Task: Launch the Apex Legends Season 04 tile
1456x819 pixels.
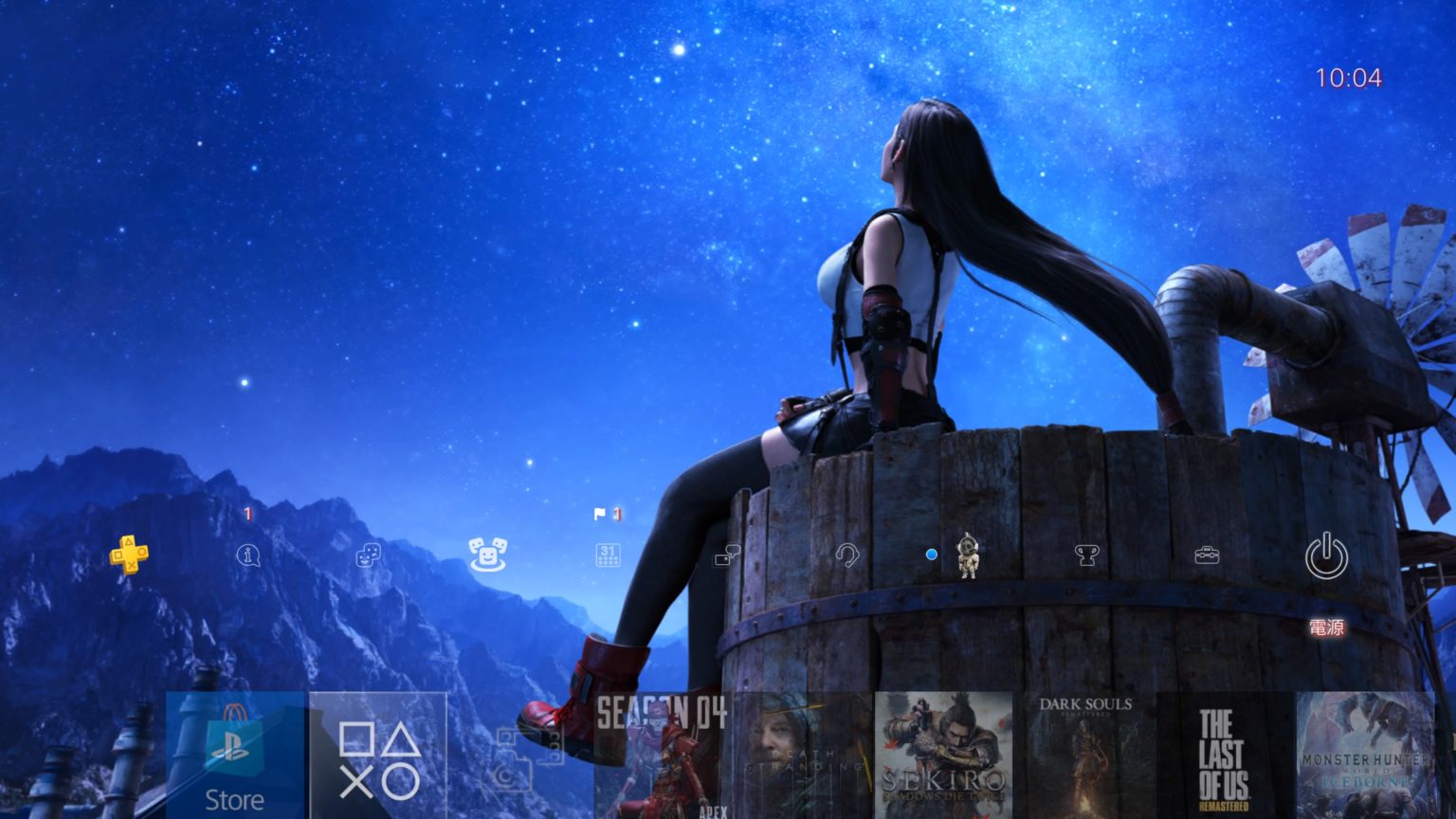Action: [662, 755]
